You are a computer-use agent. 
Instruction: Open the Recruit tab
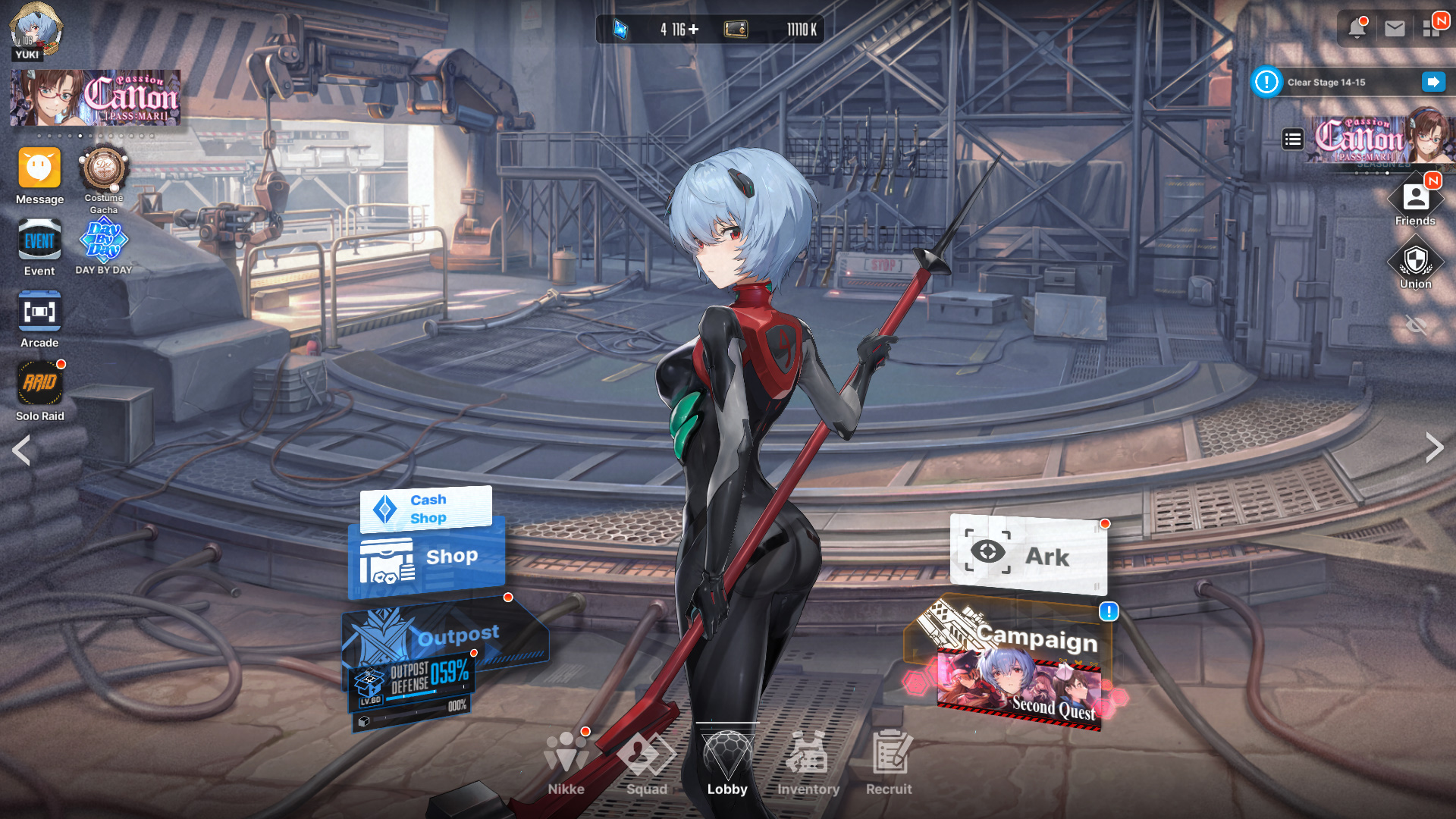click(889, 761)
